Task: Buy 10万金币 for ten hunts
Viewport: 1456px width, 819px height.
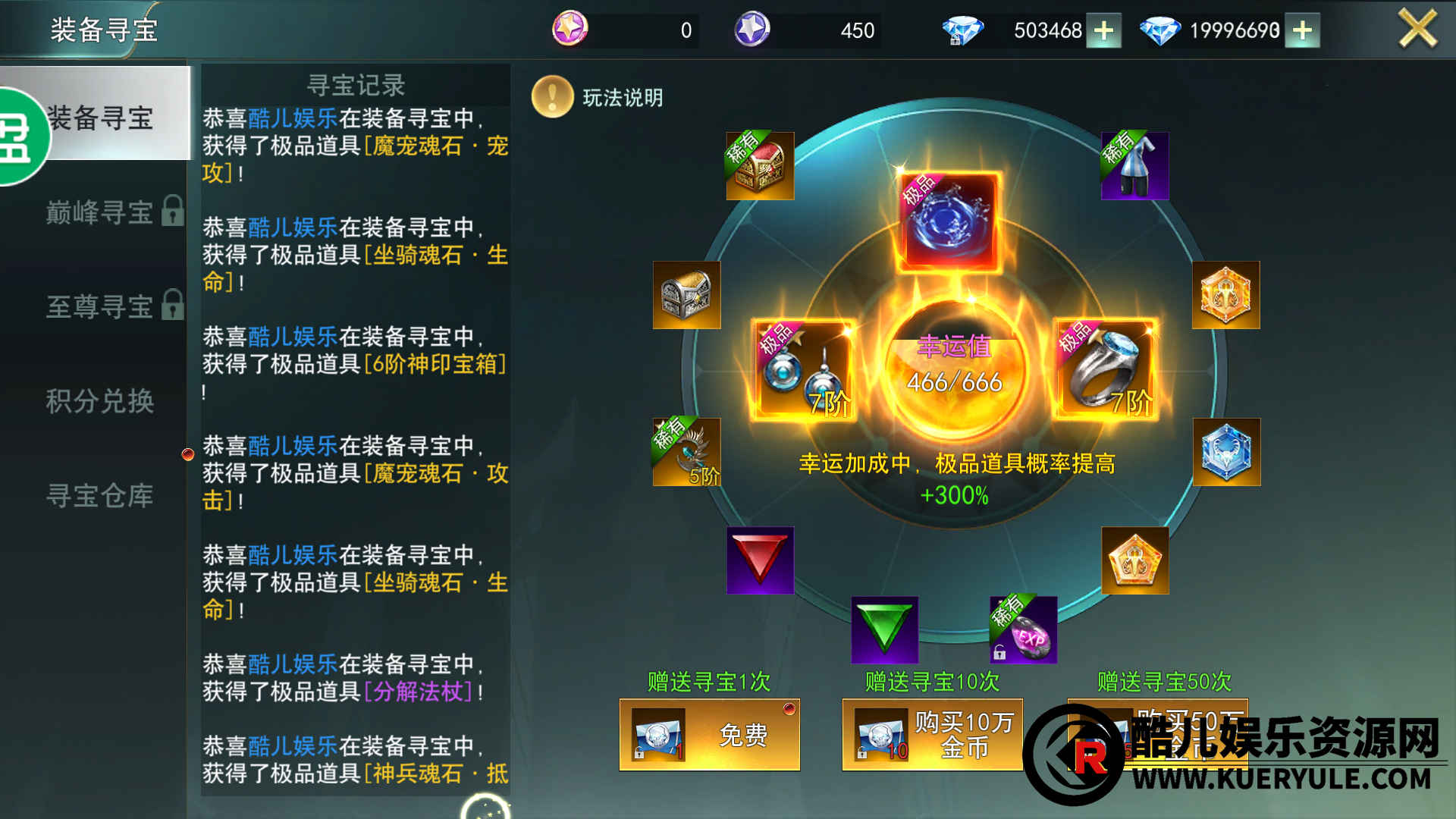Action: tap(932, 735)
